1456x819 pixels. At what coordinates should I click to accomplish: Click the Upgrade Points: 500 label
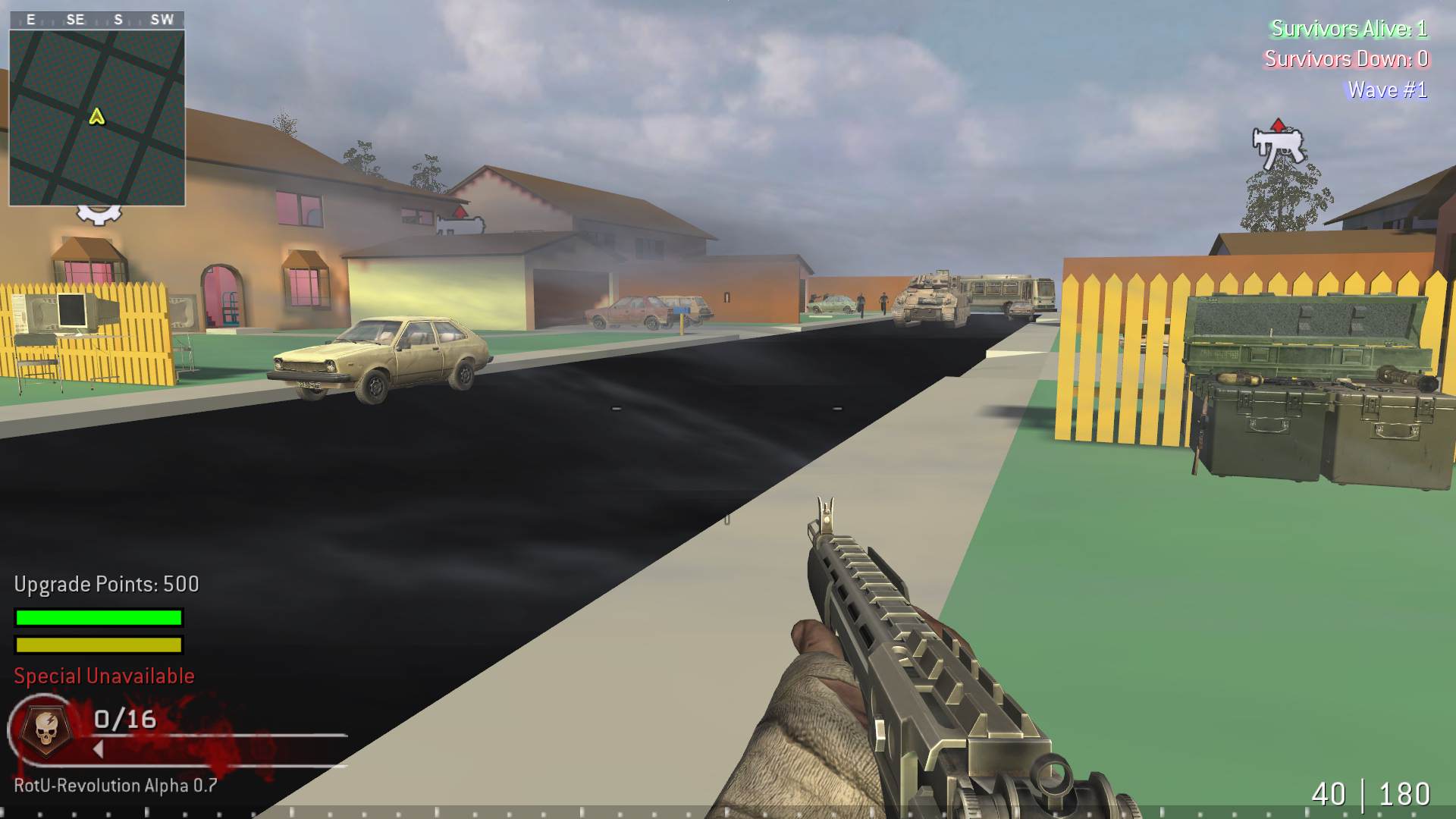(x=104, y=584)
